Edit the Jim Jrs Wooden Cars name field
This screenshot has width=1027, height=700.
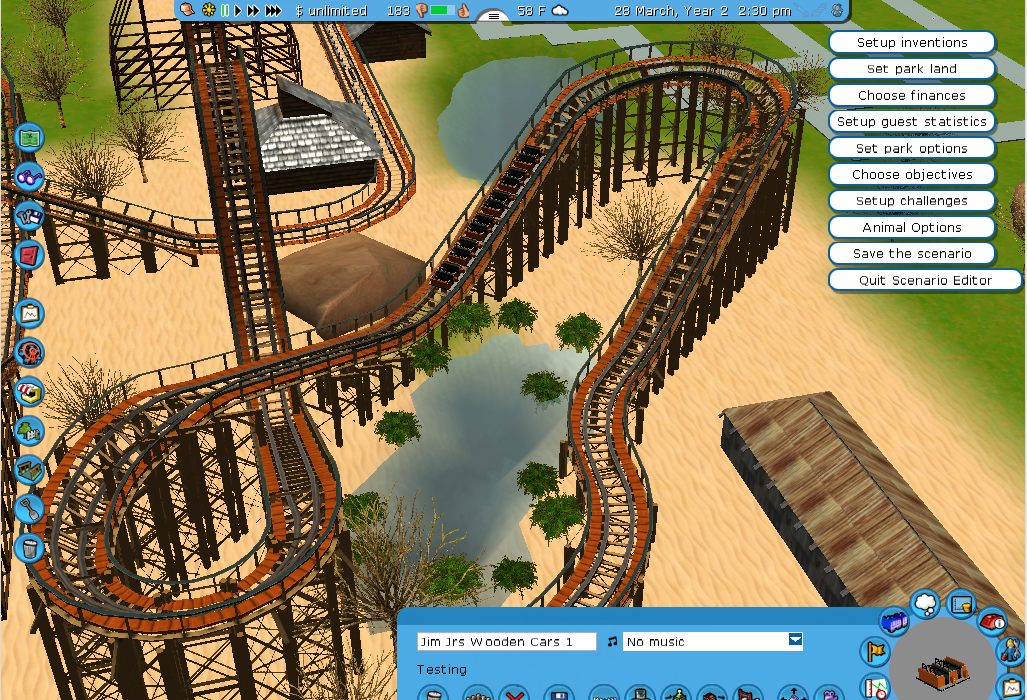[506, 642]
